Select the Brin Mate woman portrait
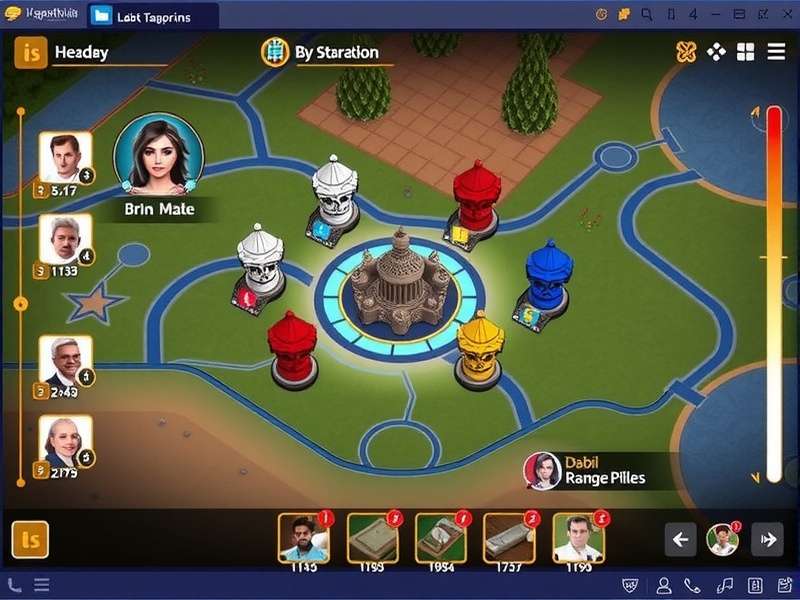This screenshot has height=600, width=800. (x=158, y=153)
